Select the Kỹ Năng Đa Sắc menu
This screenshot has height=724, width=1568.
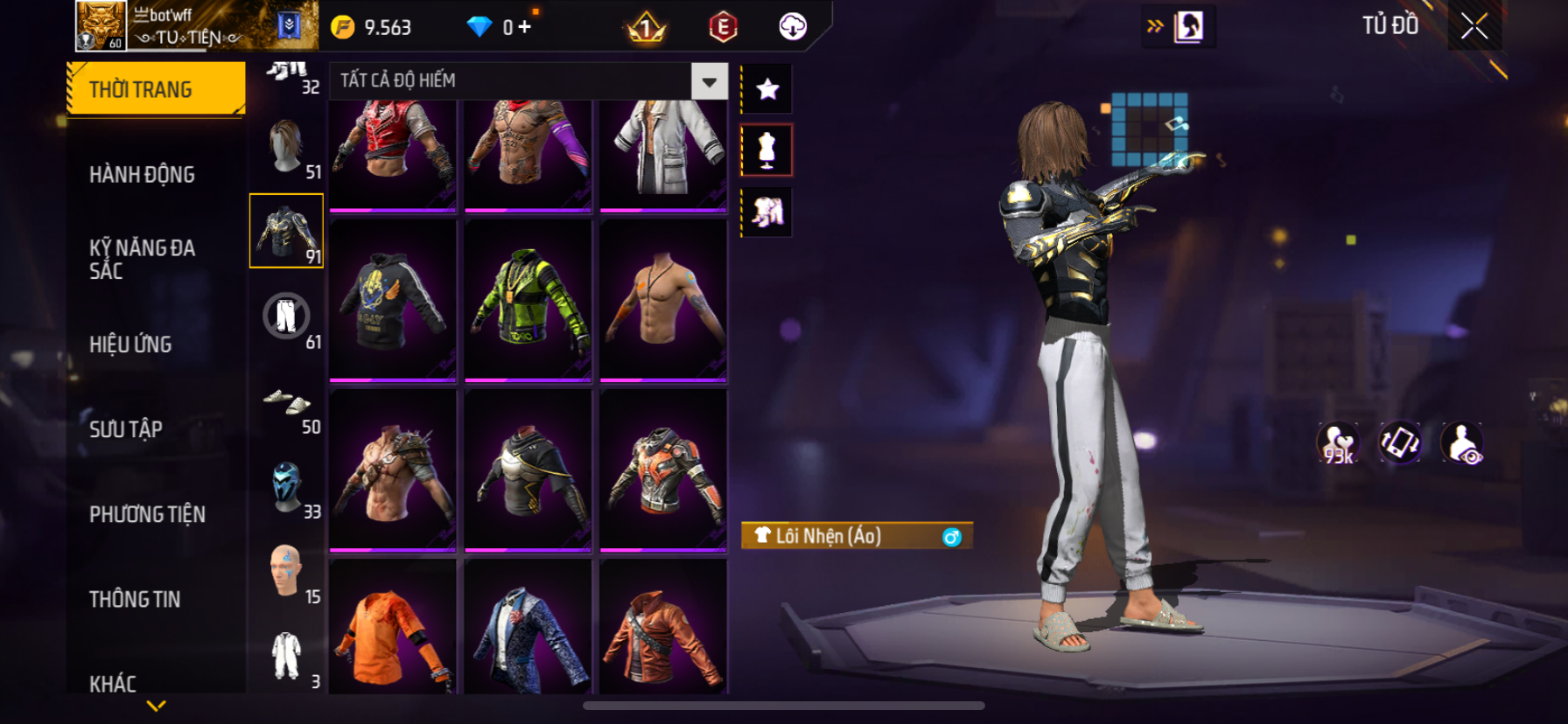142,259
